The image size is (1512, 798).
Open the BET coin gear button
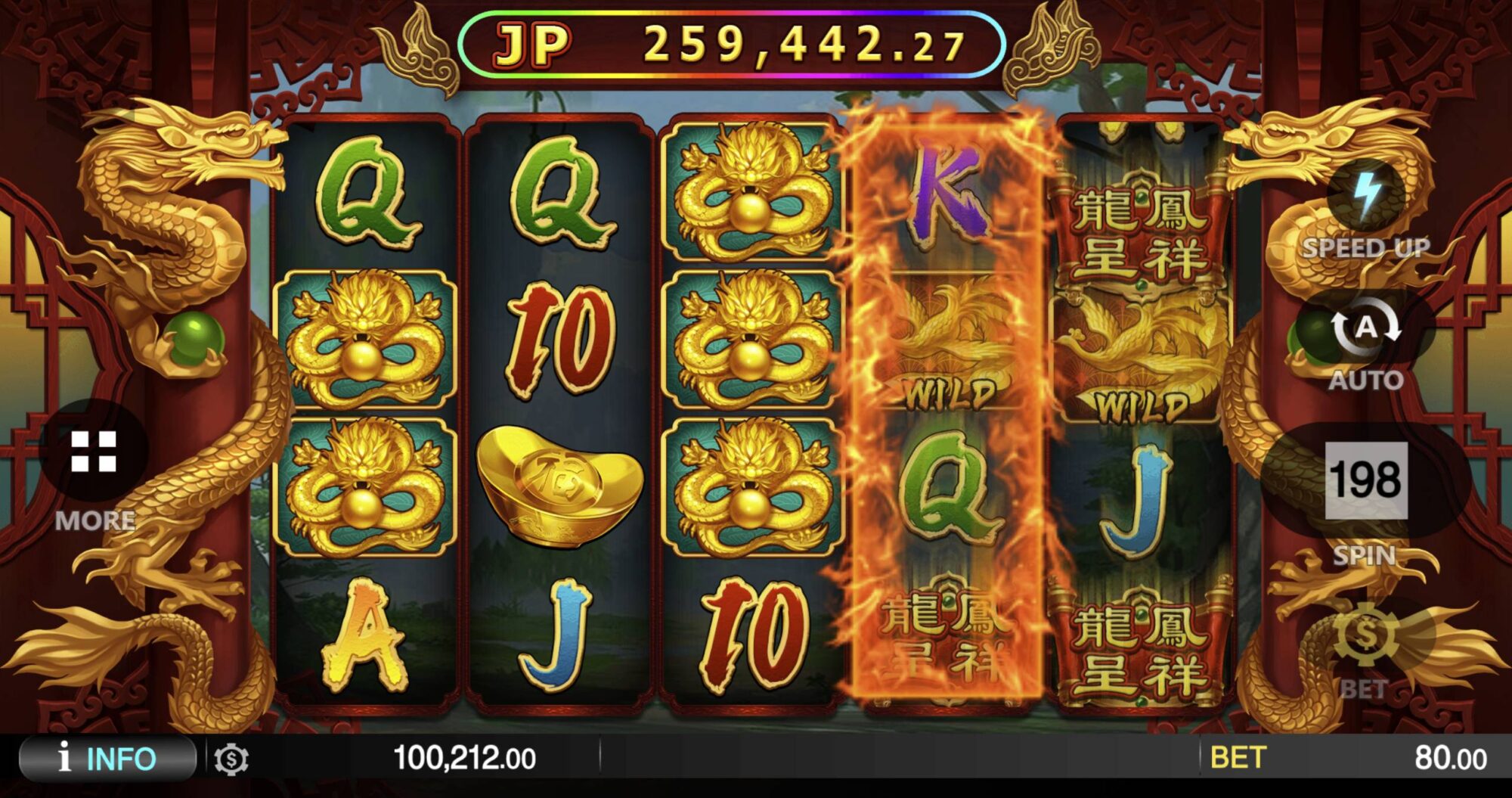tap(1365, 635)
